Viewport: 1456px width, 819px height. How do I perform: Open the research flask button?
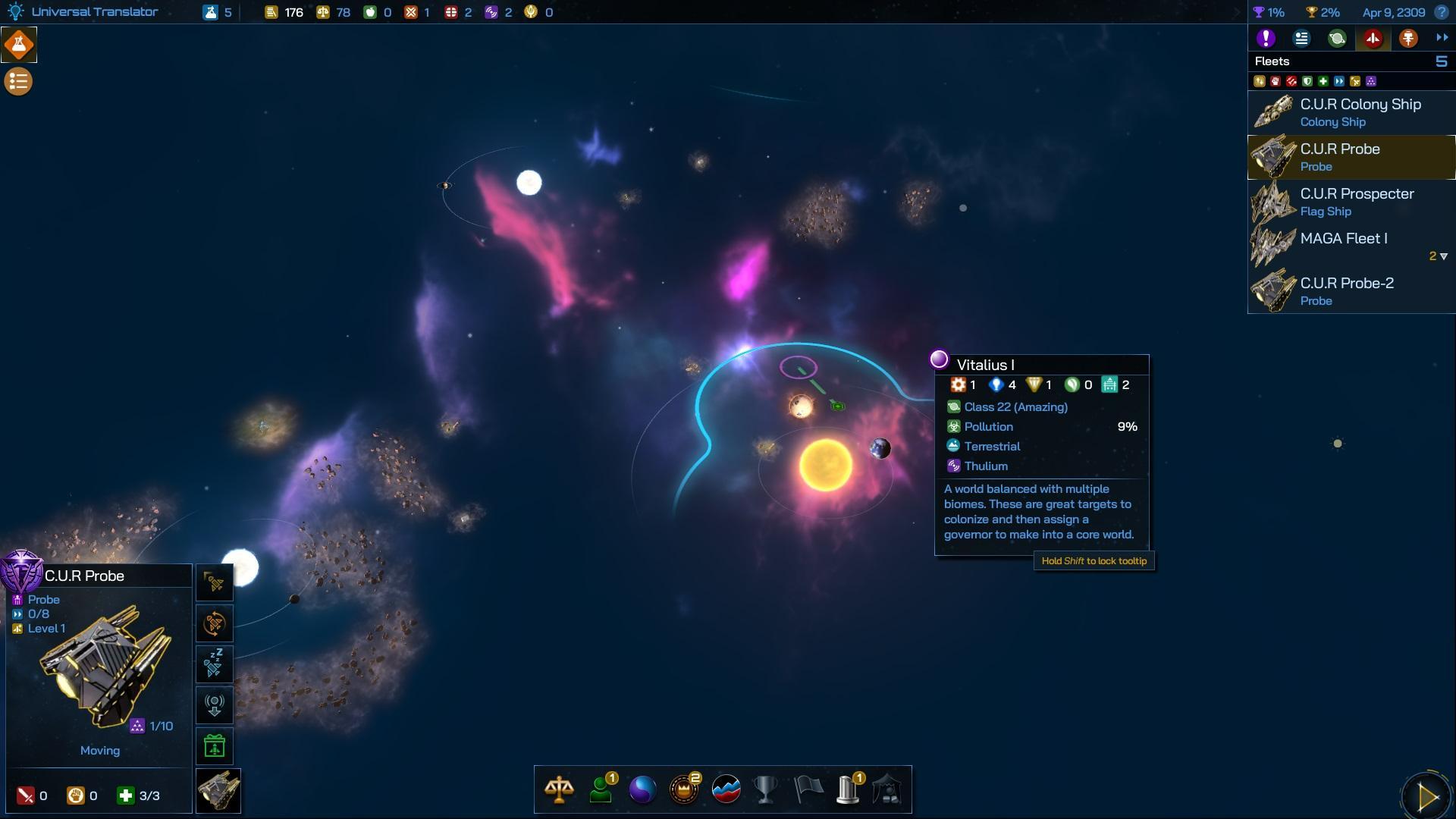click(19, 45)
